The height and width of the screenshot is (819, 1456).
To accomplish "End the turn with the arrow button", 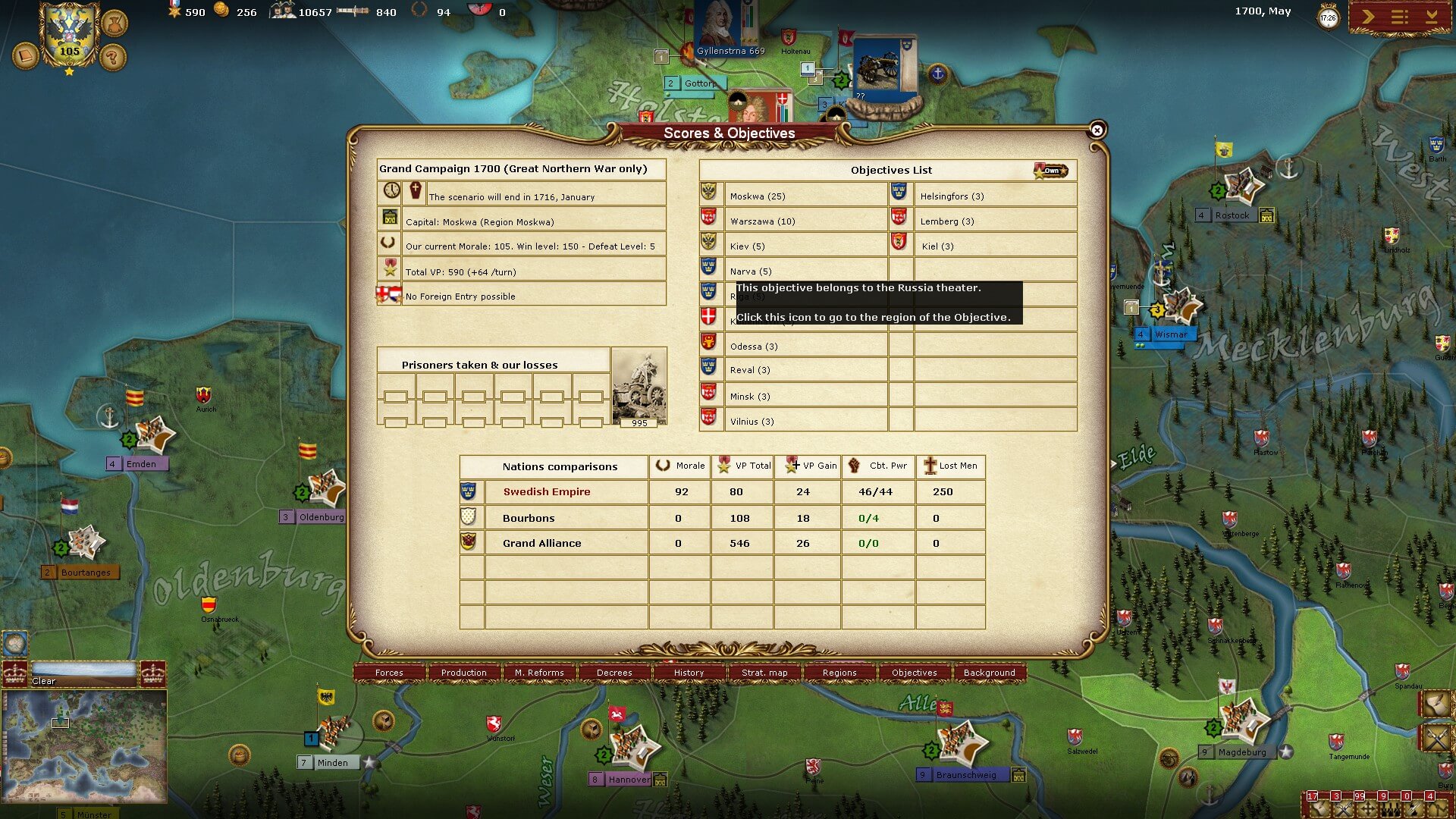I will [x=1367, y=17].
